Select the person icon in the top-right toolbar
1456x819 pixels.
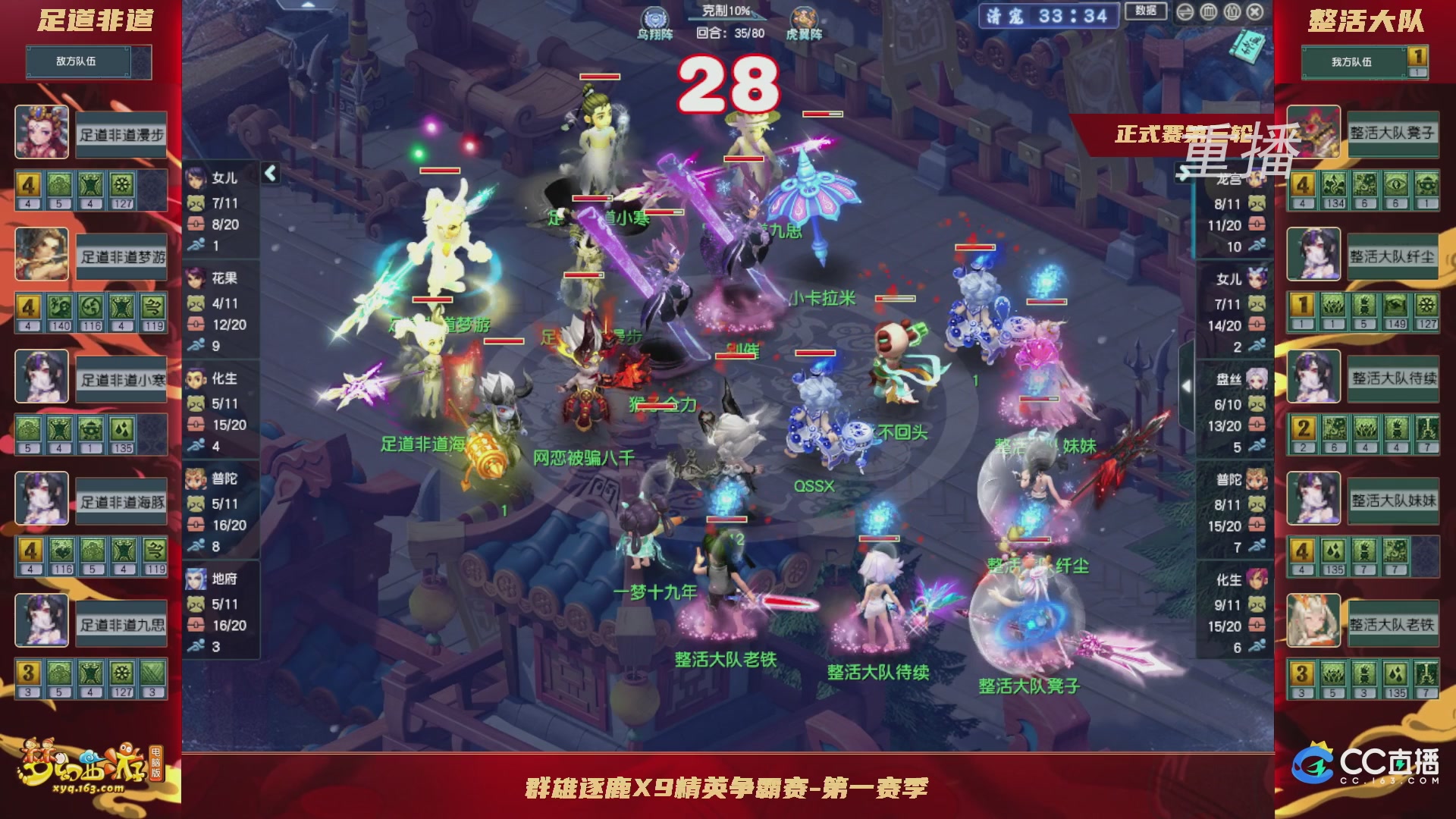tap(1232, 12)
